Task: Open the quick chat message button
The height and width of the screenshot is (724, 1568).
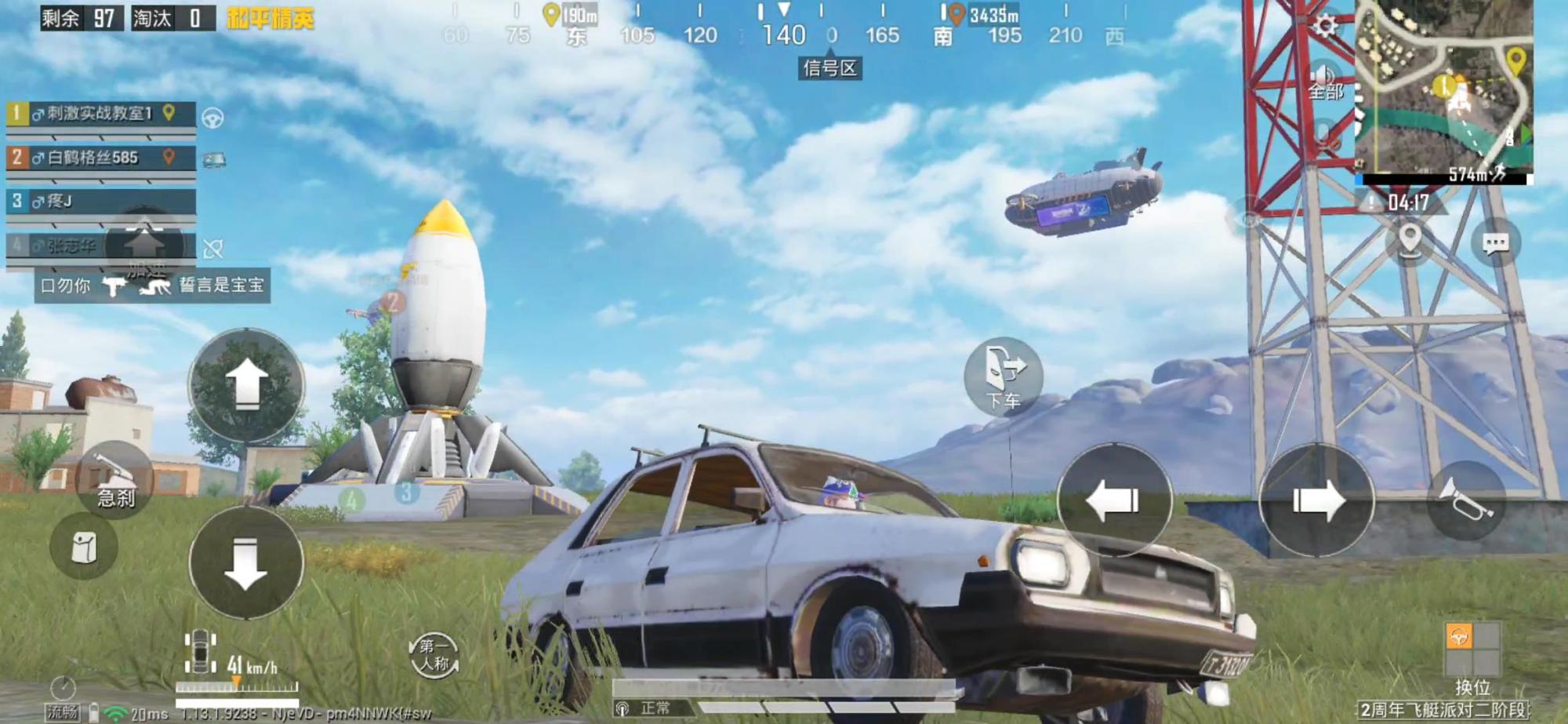Action: (x=1495, y=243)
